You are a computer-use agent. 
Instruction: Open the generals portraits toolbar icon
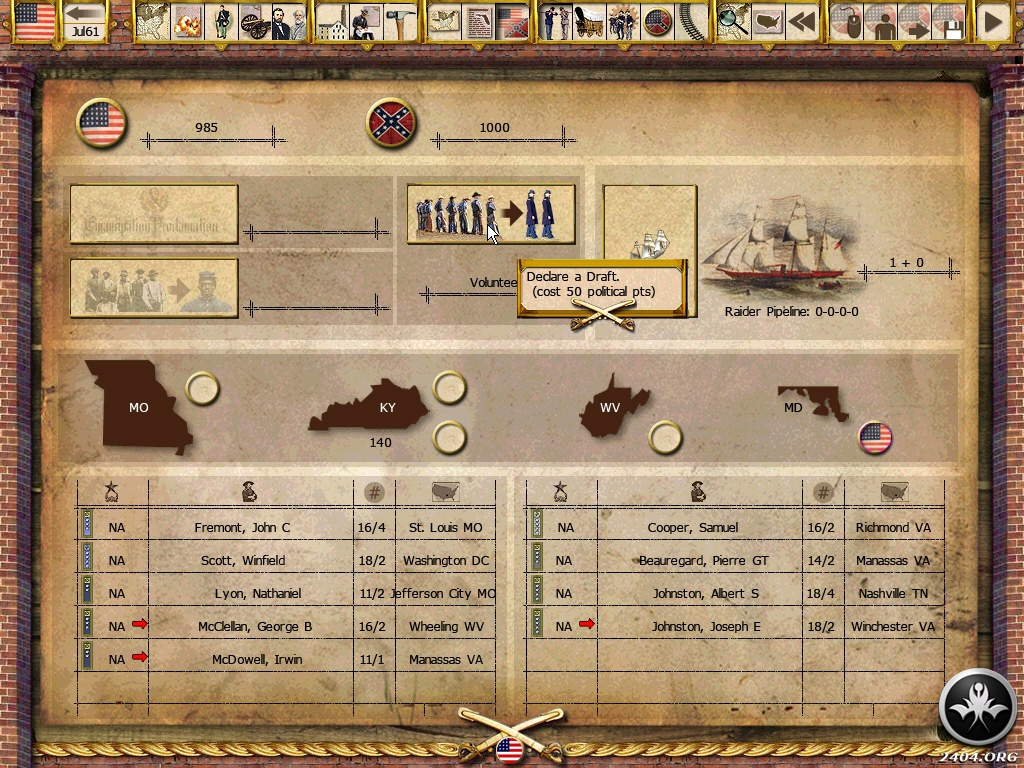pyautogui.click(x=288, y=22)
